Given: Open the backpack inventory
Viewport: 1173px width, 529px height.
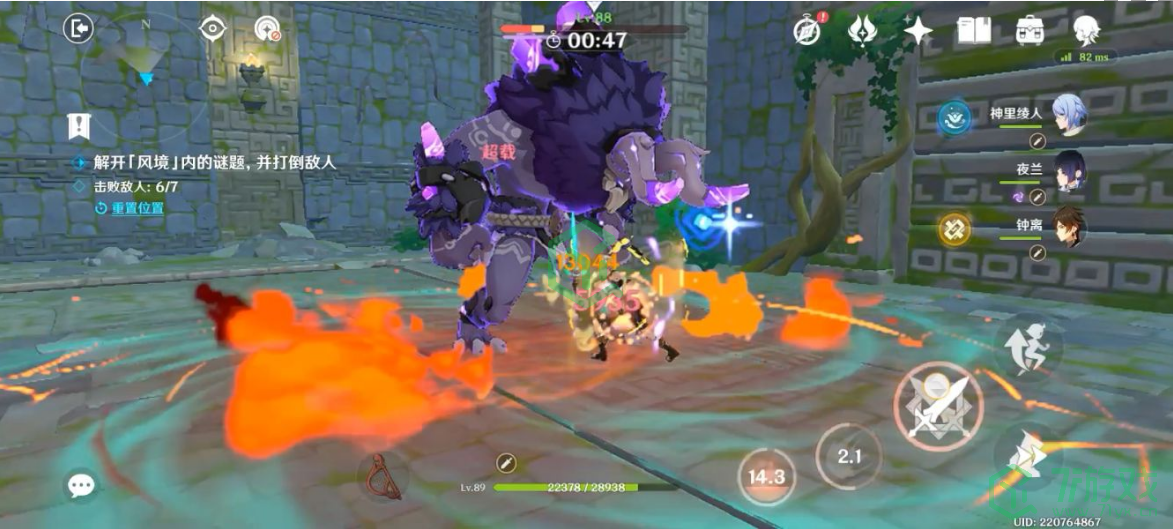Looking at the screenshot, I should (x=1029, y=29).
